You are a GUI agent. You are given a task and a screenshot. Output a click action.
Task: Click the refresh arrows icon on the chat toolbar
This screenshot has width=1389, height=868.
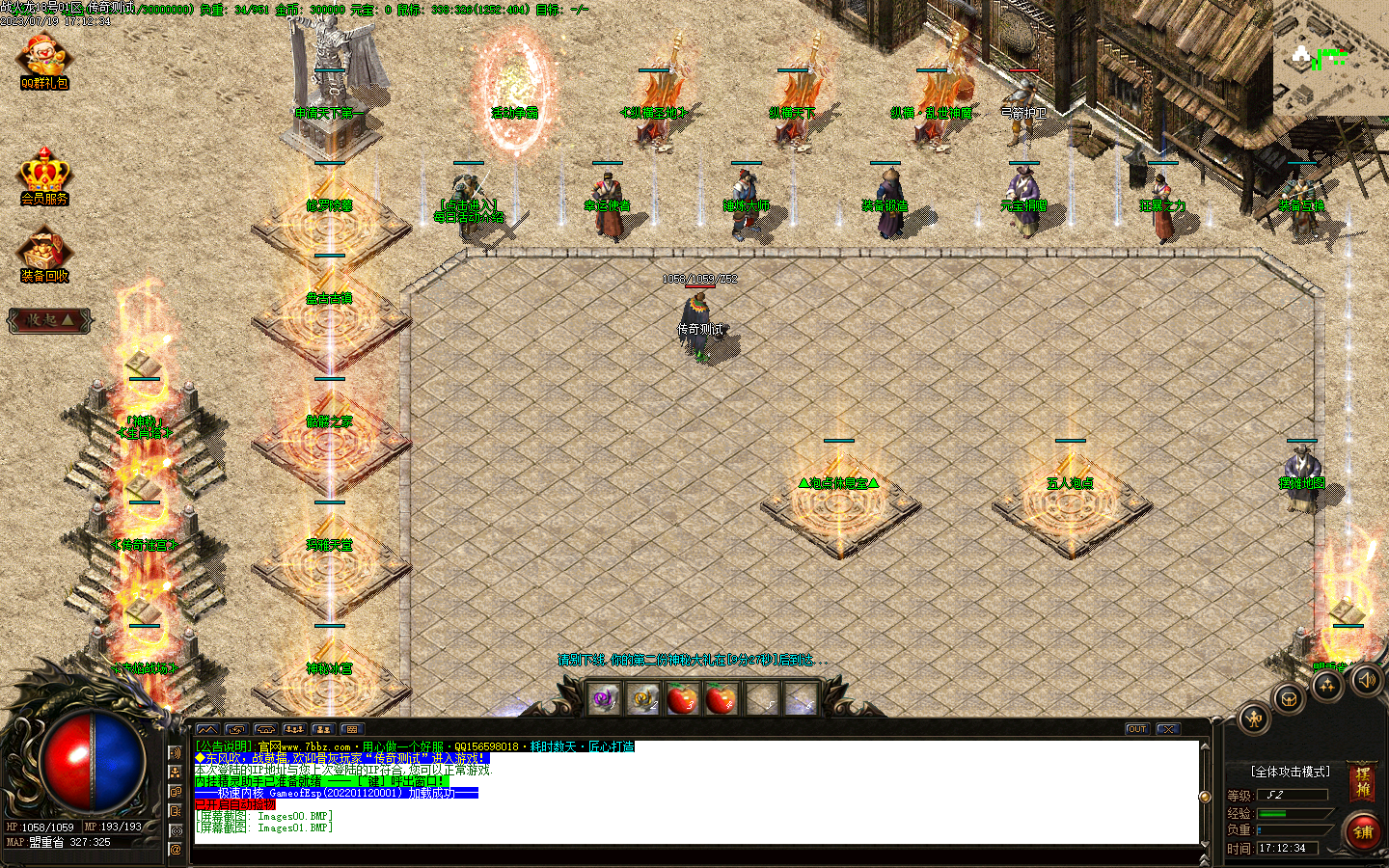pos(236,729)
